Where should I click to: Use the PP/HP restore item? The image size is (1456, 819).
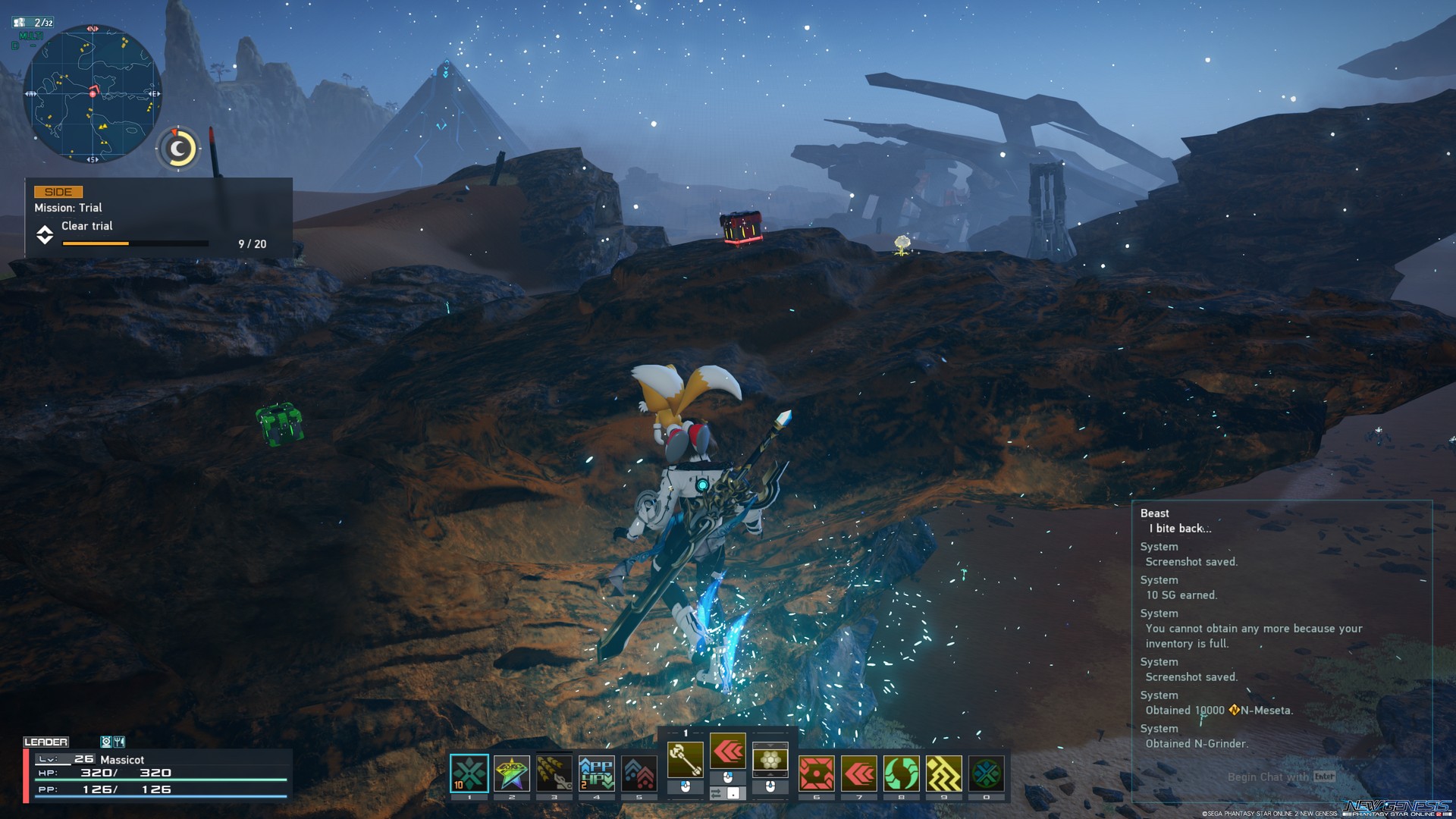click(x=597, y=773)
